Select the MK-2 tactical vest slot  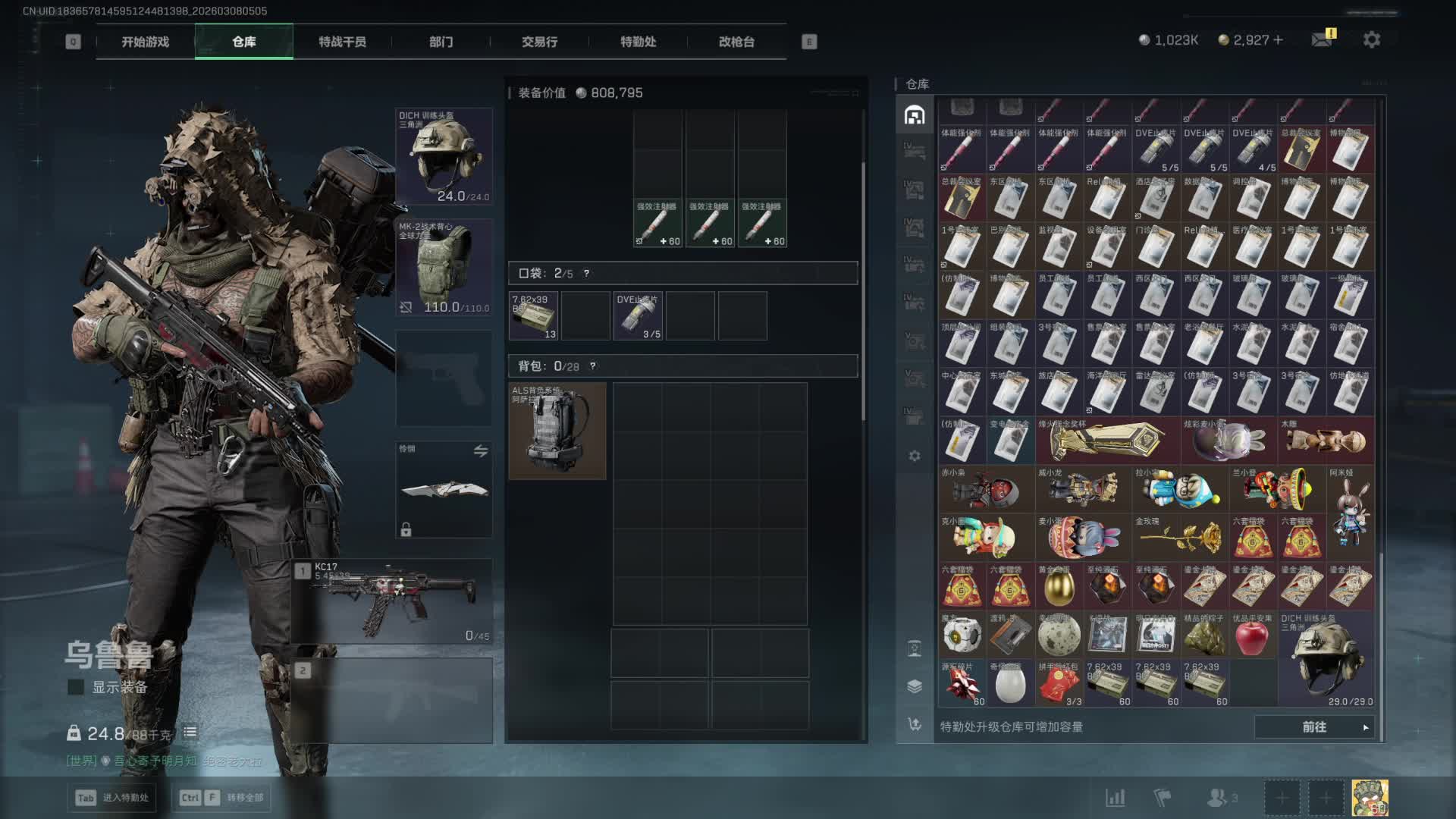point(444,267)
